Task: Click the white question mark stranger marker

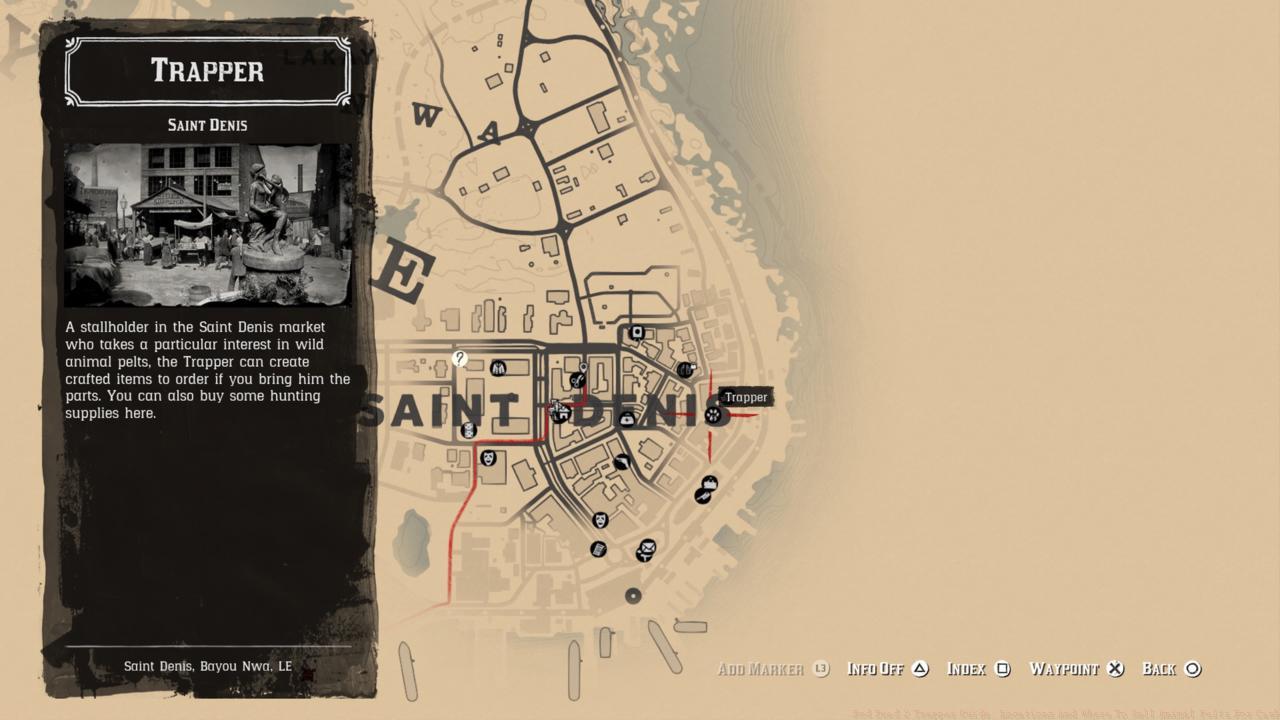Action: coord(459,358)
